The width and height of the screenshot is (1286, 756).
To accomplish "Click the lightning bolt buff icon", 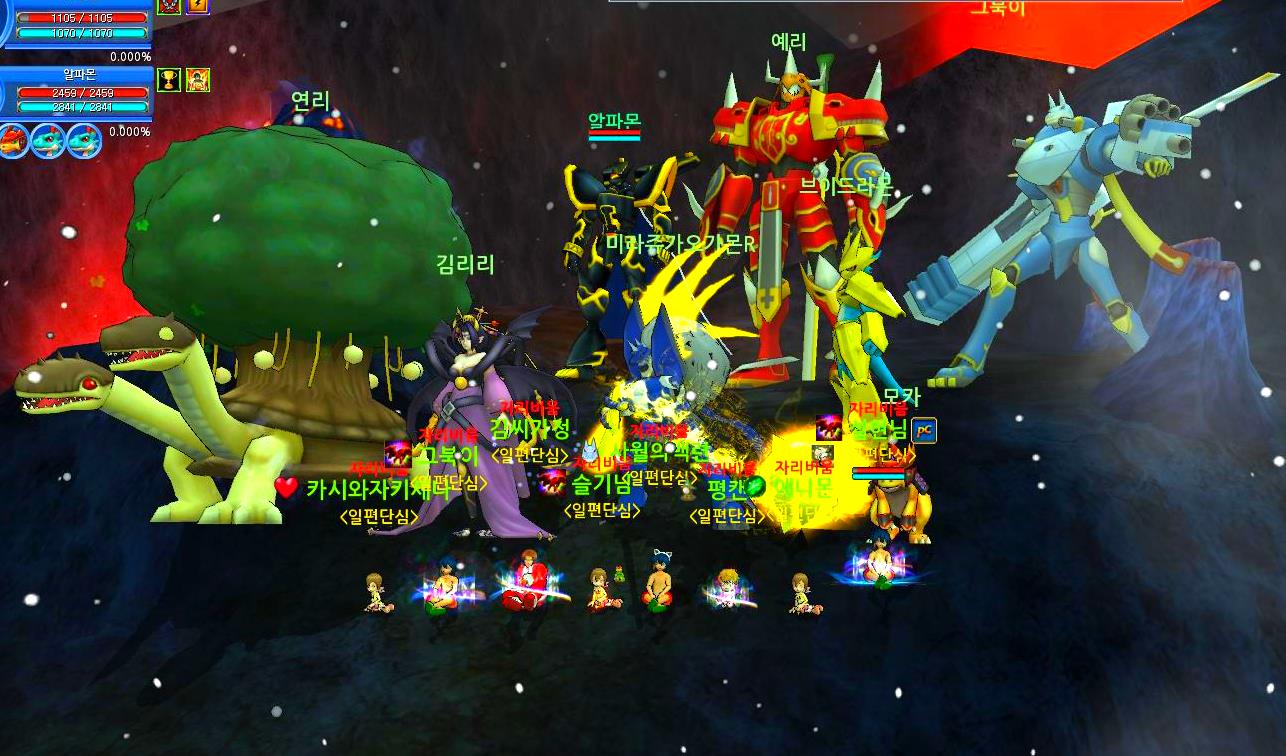I will [x=198, y=5].
